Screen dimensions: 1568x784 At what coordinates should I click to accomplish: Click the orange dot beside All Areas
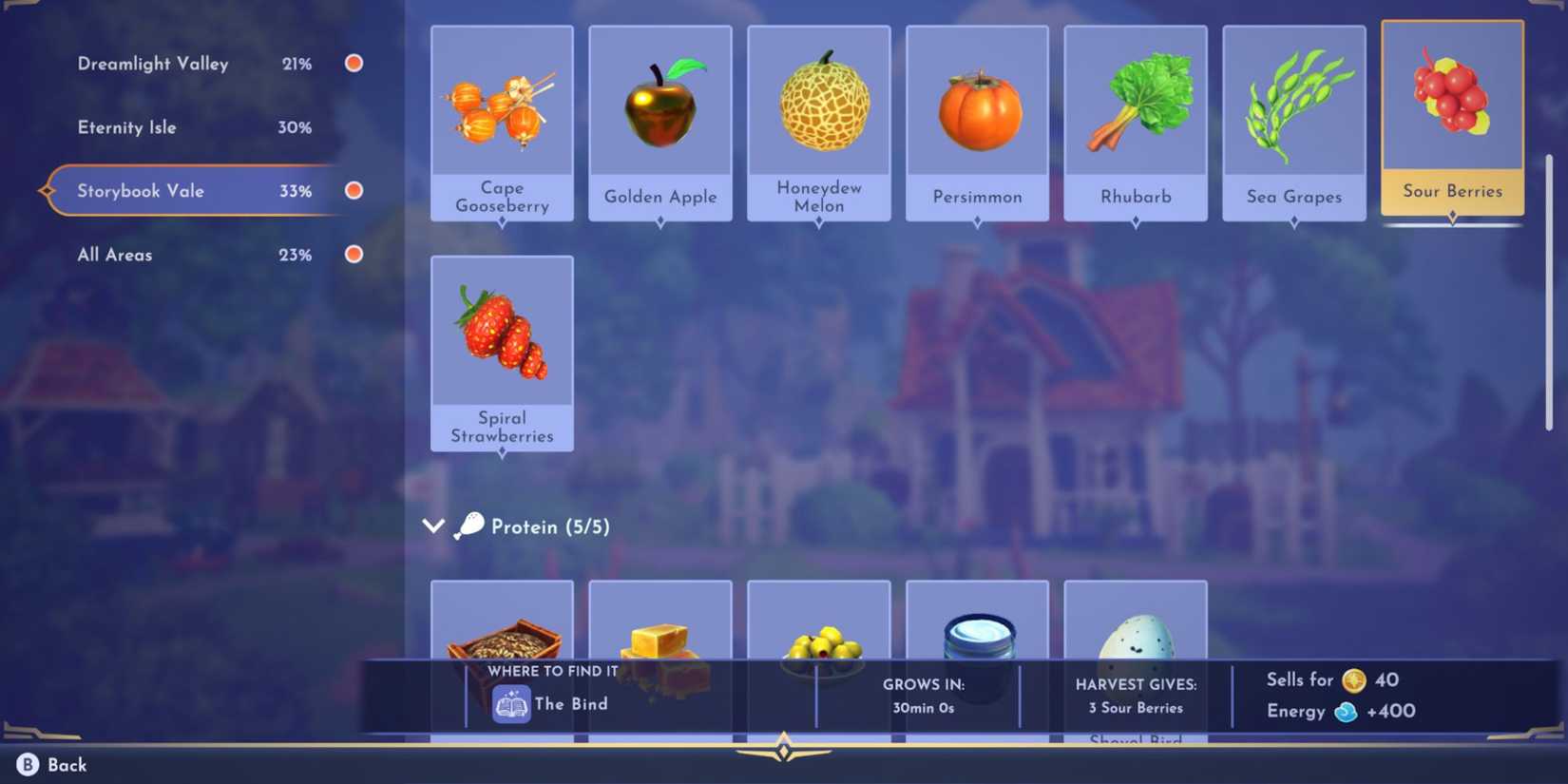pyautogui.click(x=353, y=254)
